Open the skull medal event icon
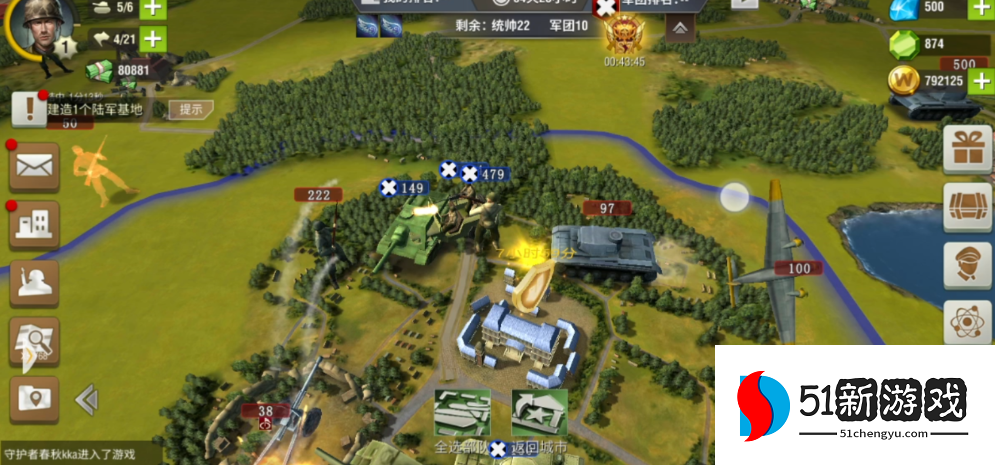 click(624, 33)
